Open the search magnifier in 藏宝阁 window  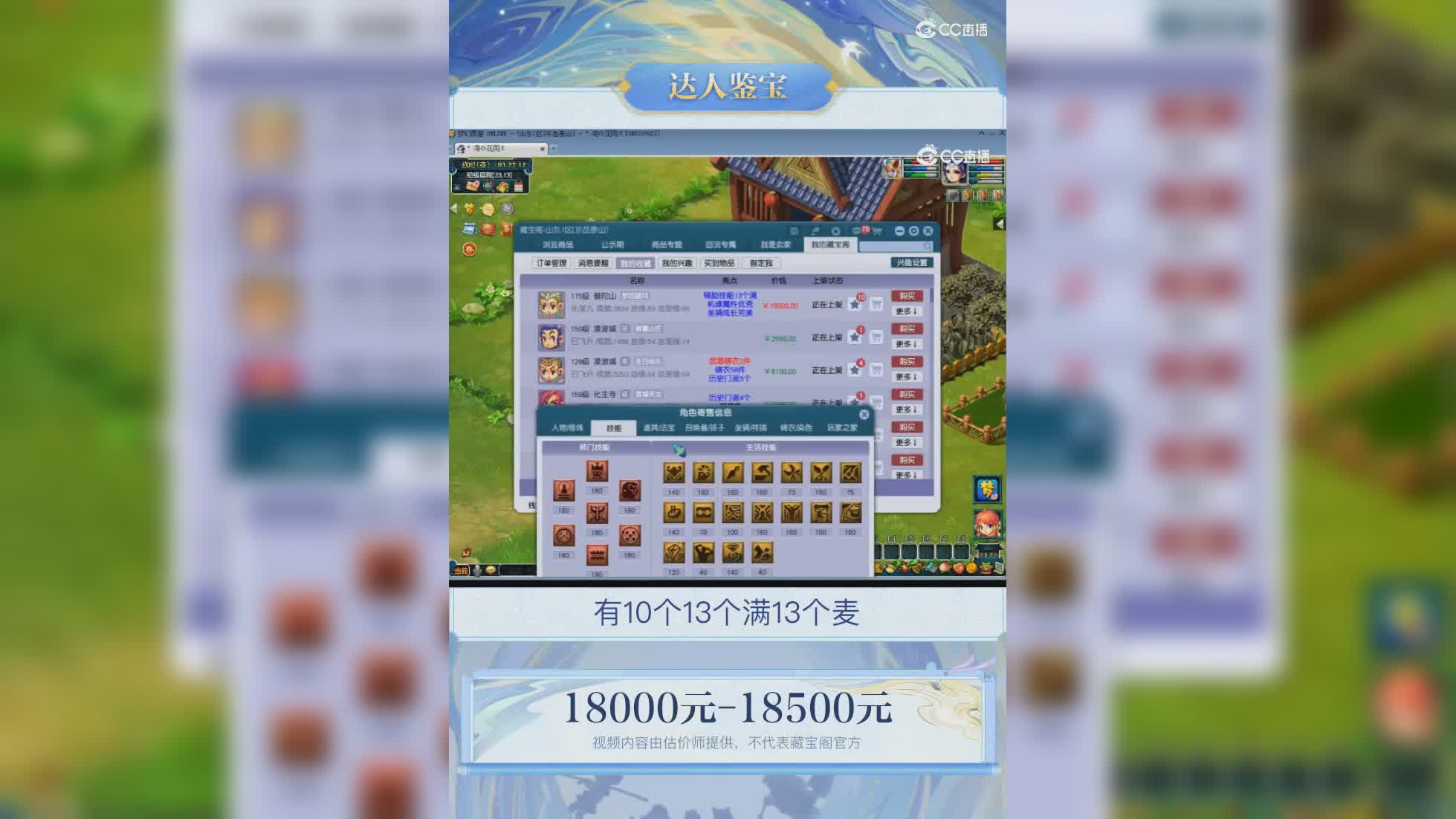[928, 245]
